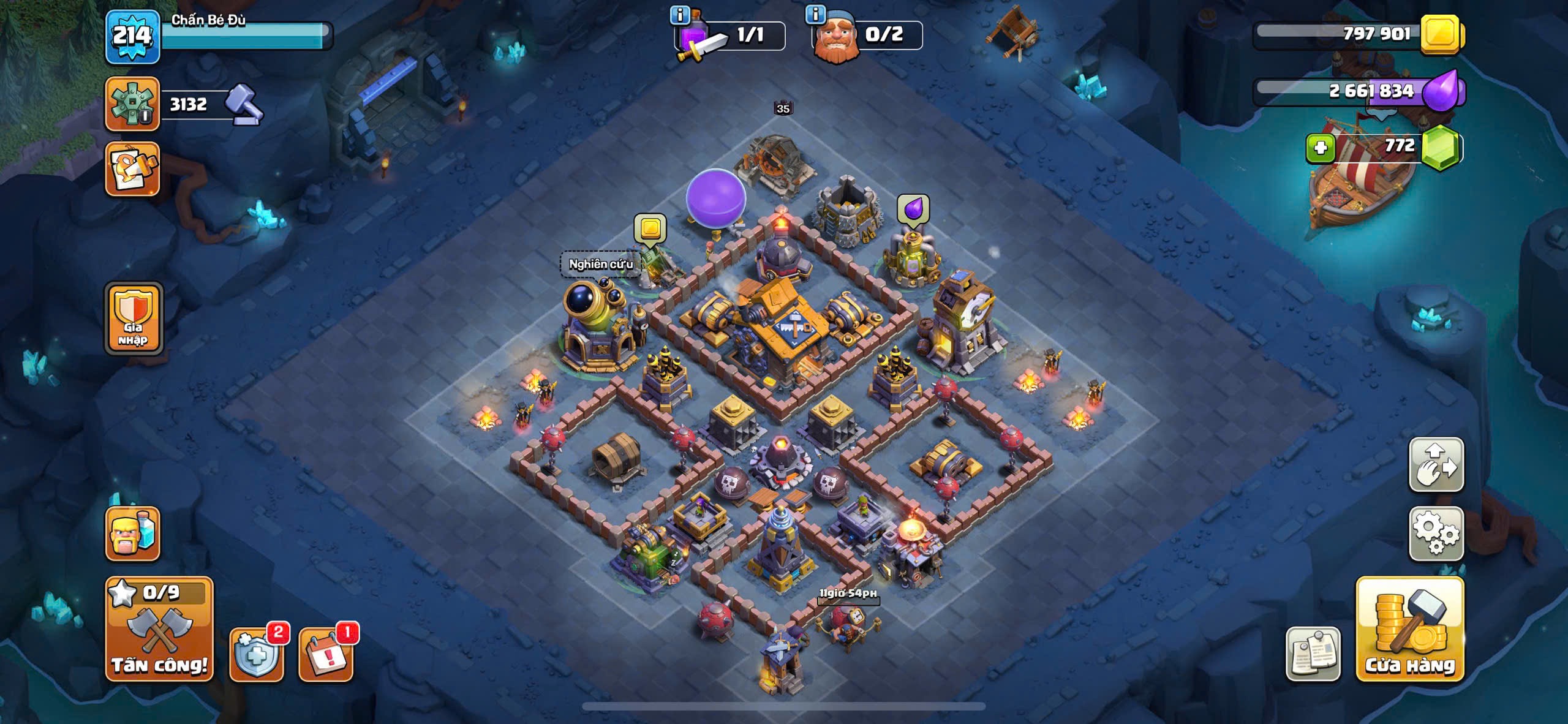Open the news clipboard notes button
The width and height of the screenshot is (1568, 724).
[x=1313, y=653]
